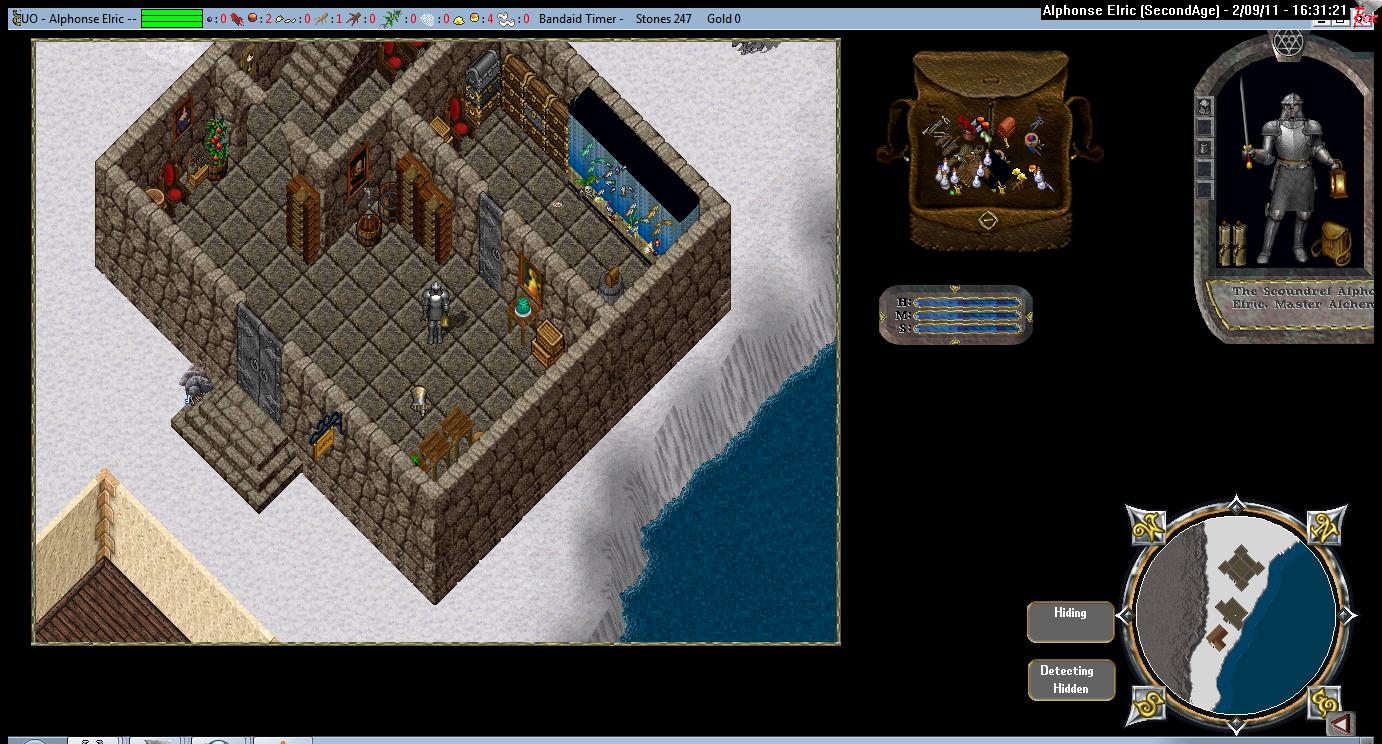Image resolution: width=1382 pixels, height=744 pixels.
Task: Click the rose icon slot on paperdoll
Action: coord(1205,106)
